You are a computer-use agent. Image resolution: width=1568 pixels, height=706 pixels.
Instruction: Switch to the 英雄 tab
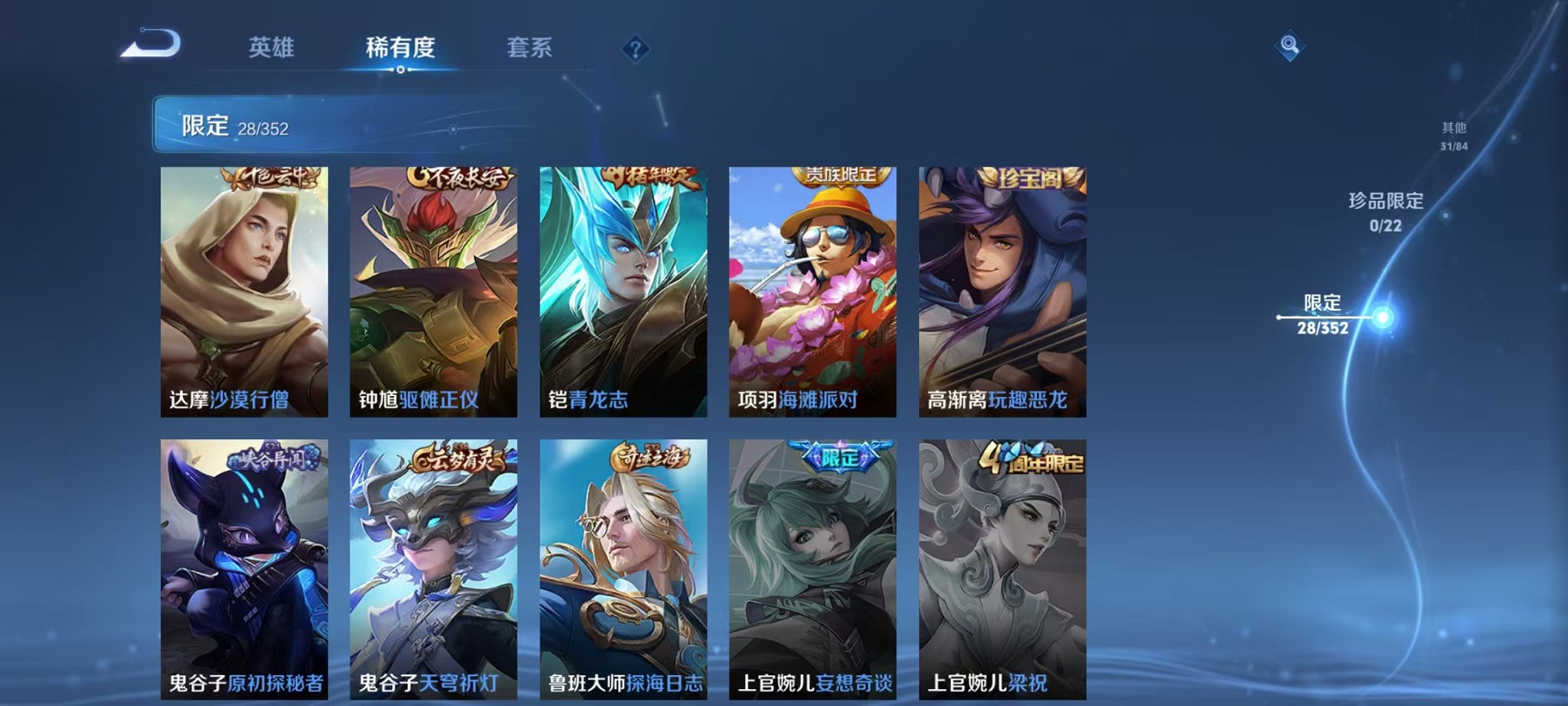pos(273,48)
